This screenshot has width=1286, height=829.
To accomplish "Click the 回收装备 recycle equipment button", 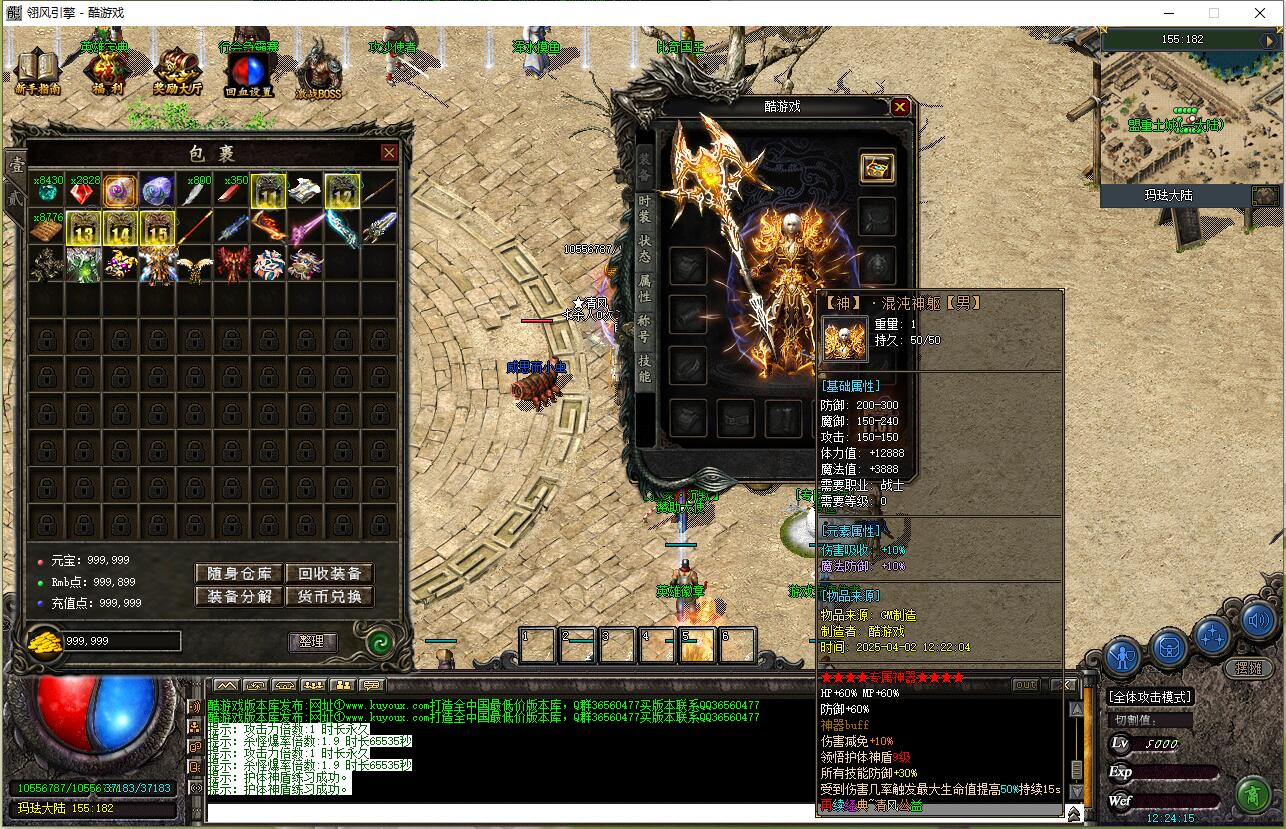I will point(330,574).
